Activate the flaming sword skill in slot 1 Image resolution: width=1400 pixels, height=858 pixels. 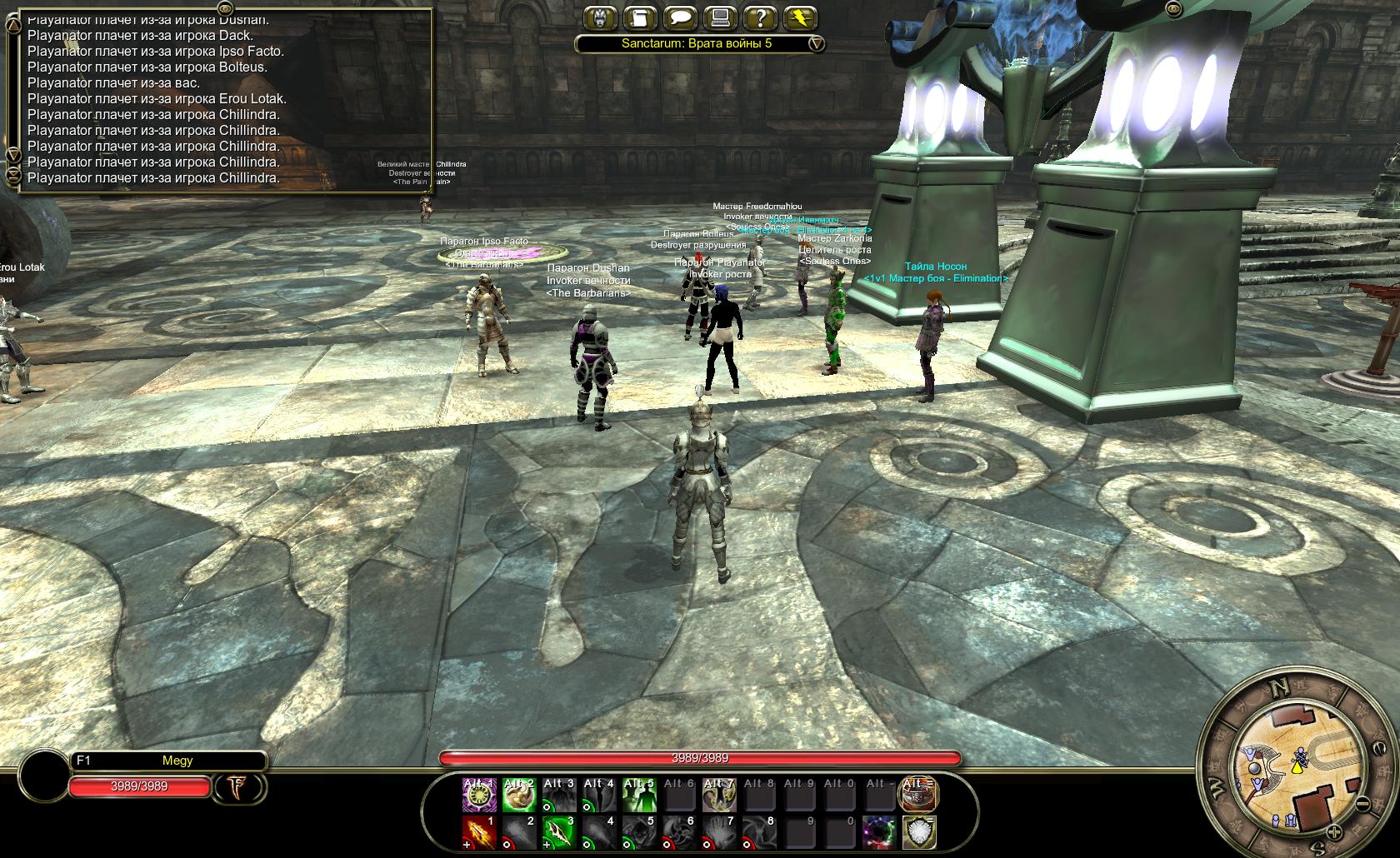tap(479, 832)
